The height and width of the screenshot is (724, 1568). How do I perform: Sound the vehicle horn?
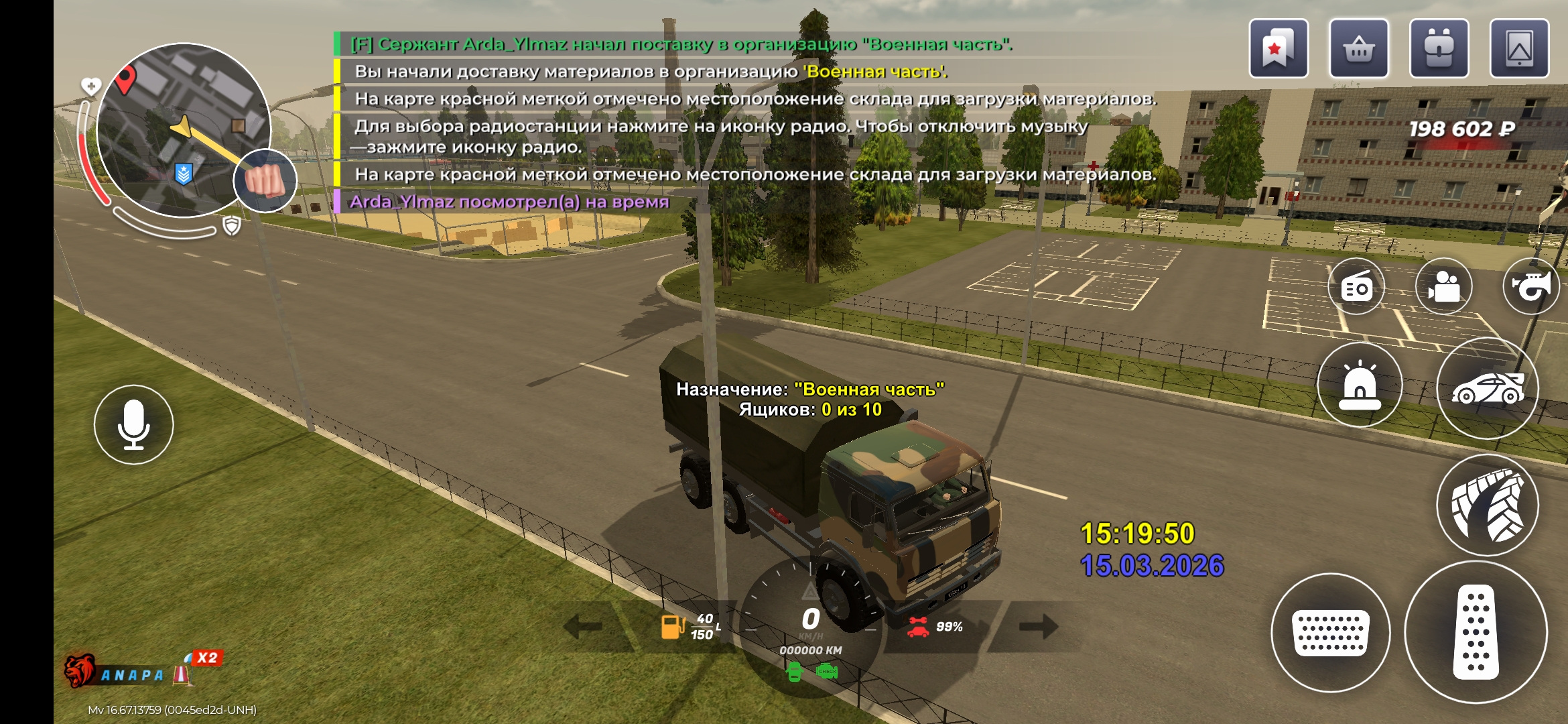[x=1532, y=287]
